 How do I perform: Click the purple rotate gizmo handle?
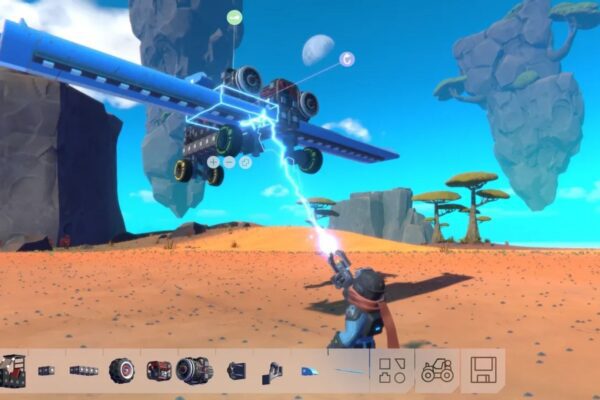[x=346, y=59]
